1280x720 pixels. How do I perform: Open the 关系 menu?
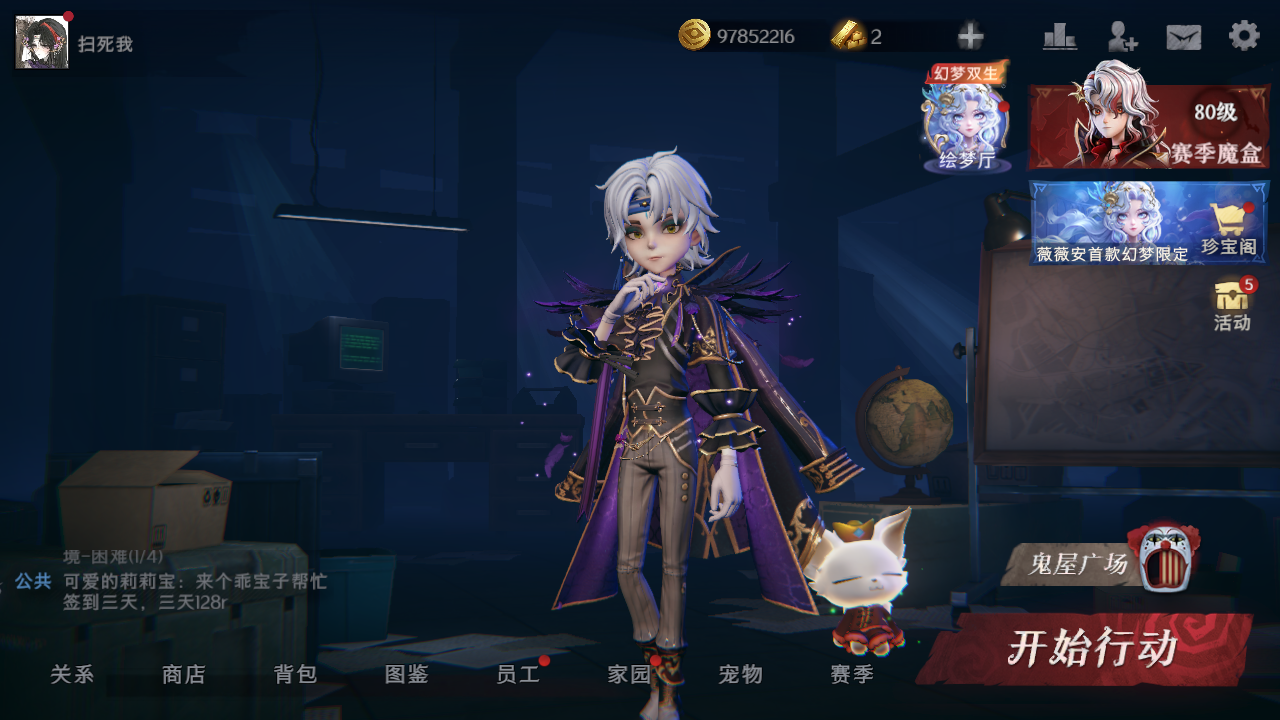(x=72, y=675)
